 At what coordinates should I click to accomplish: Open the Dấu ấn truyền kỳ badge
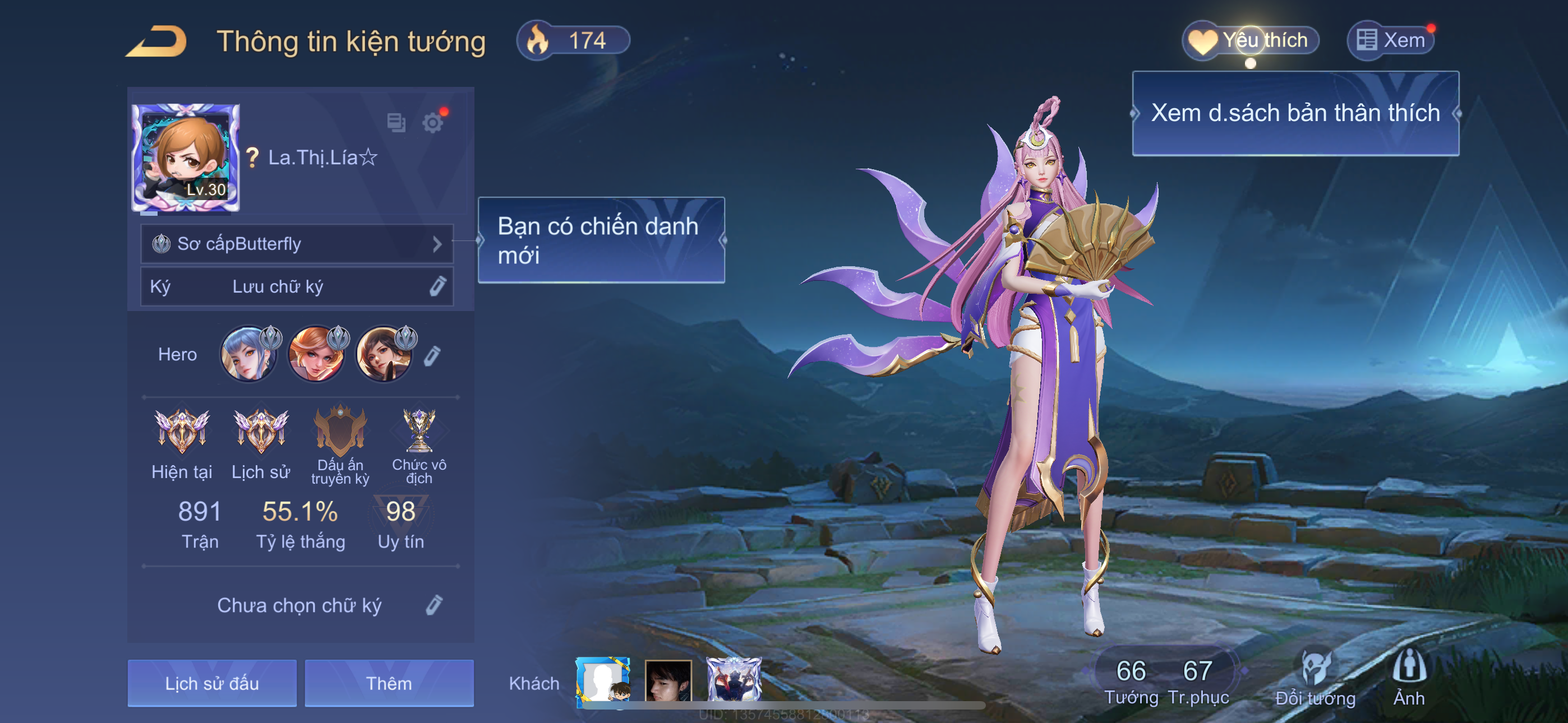tap(340, 432)
